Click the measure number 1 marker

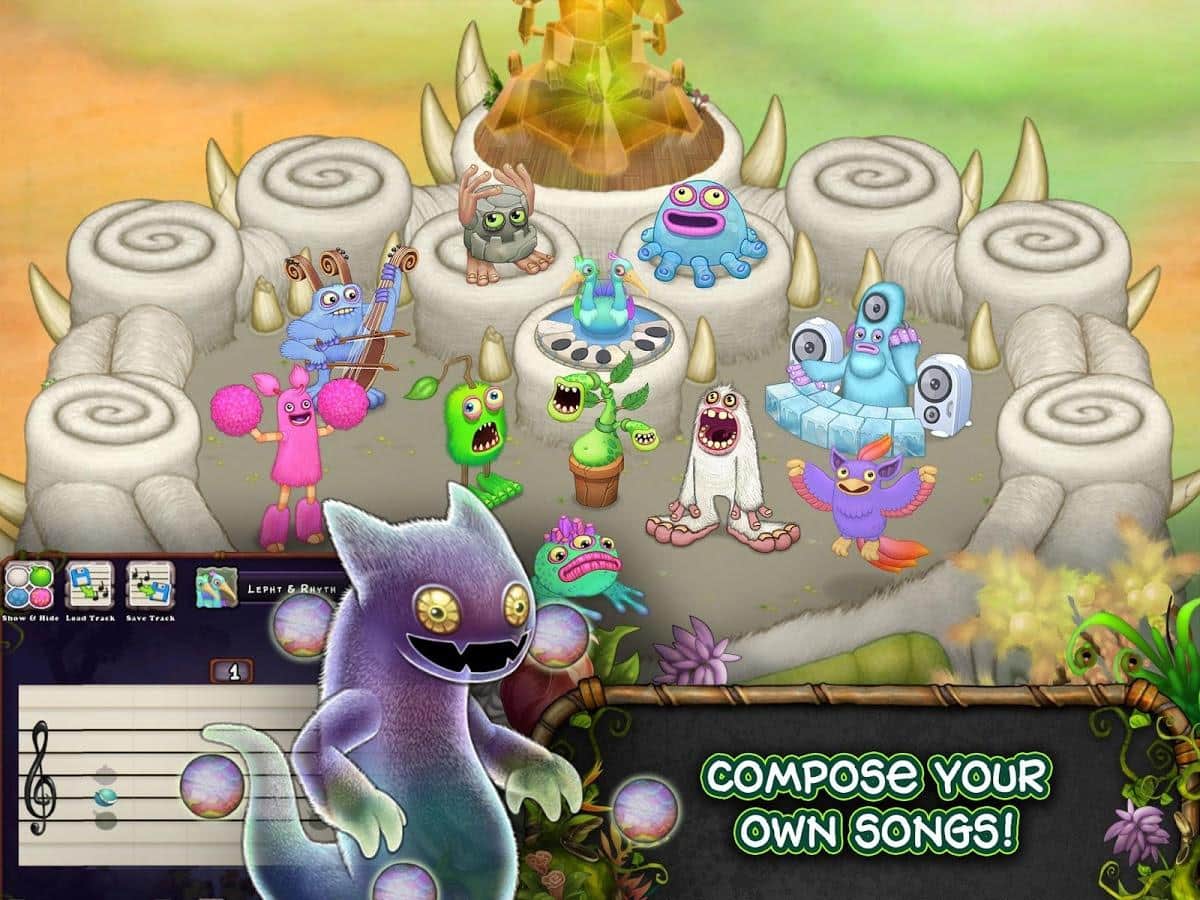(x=233, y=671)
